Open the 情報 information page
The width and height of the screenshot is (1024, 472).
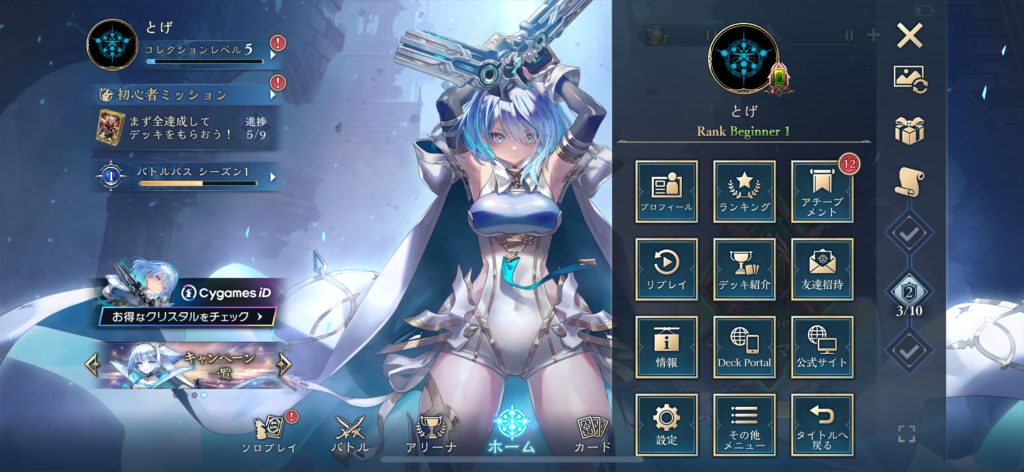click(666, 347)
